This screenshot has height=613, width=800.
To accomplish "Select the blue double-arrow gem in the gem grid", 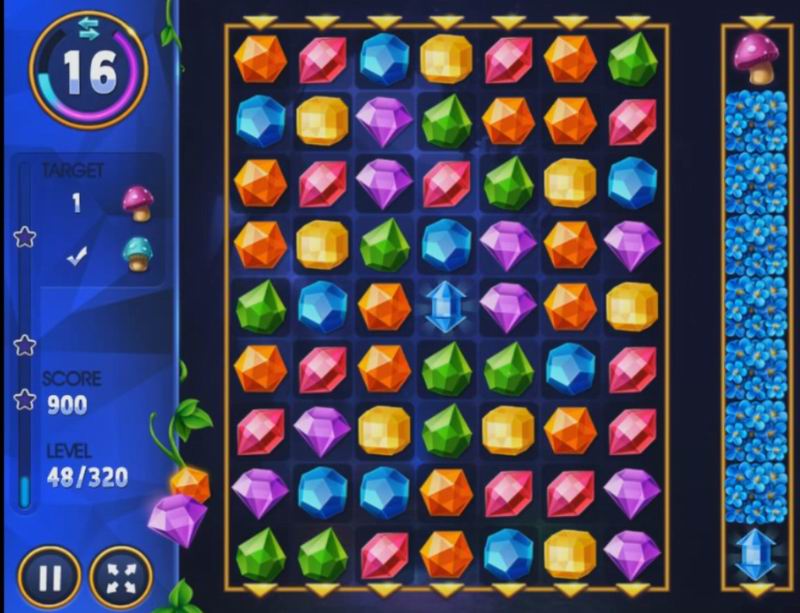I will click(x=446, y=306).
